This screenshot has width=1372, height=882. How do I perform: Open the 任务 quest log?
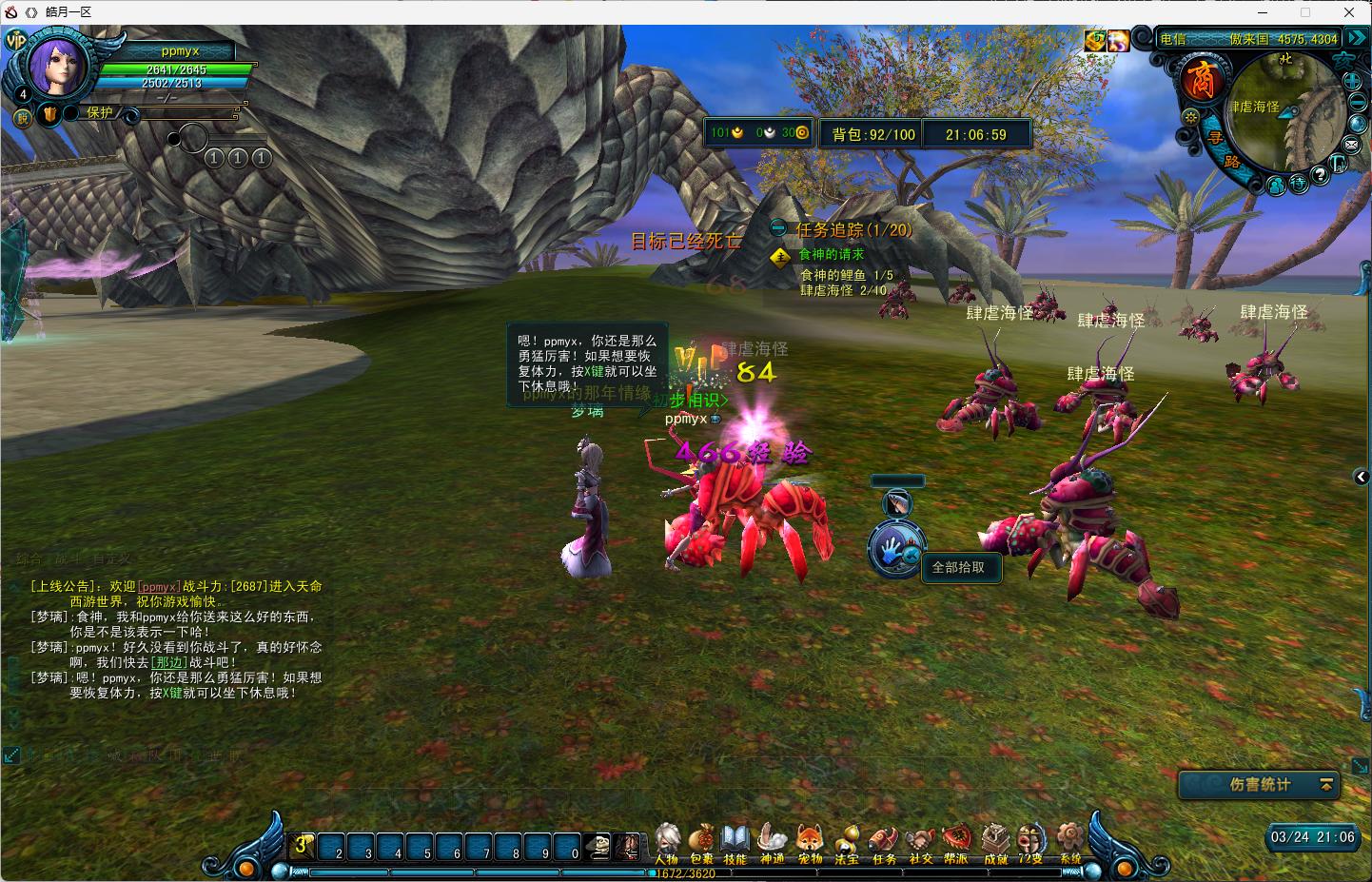884,844
